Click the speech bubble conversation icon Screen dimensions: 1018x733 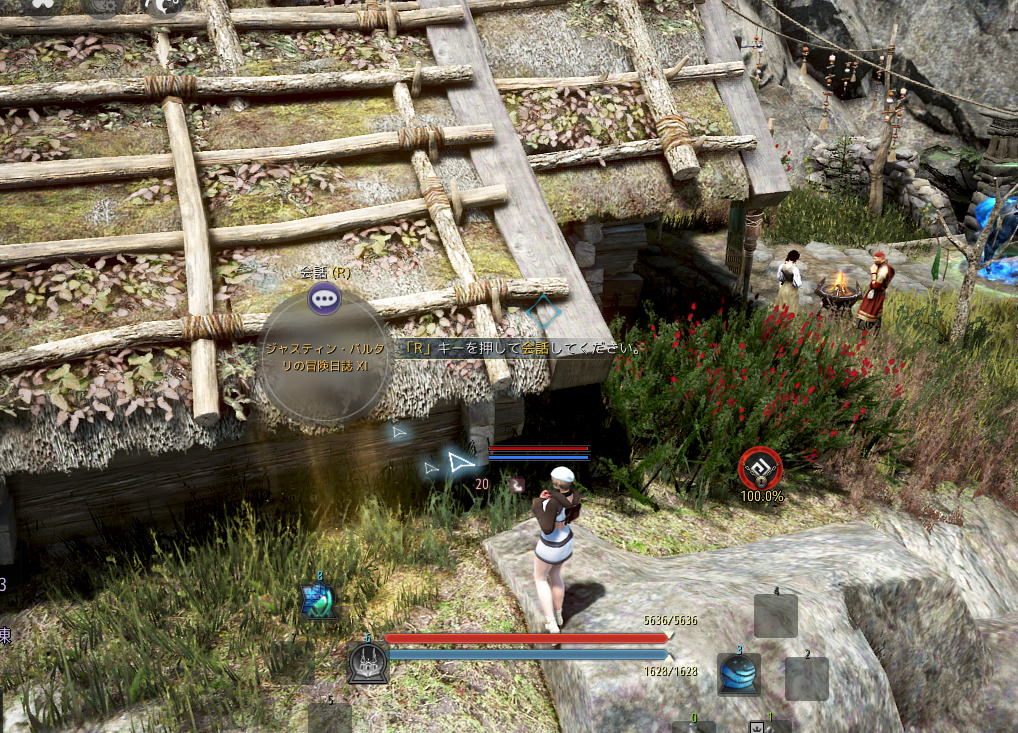click(324, 297)
